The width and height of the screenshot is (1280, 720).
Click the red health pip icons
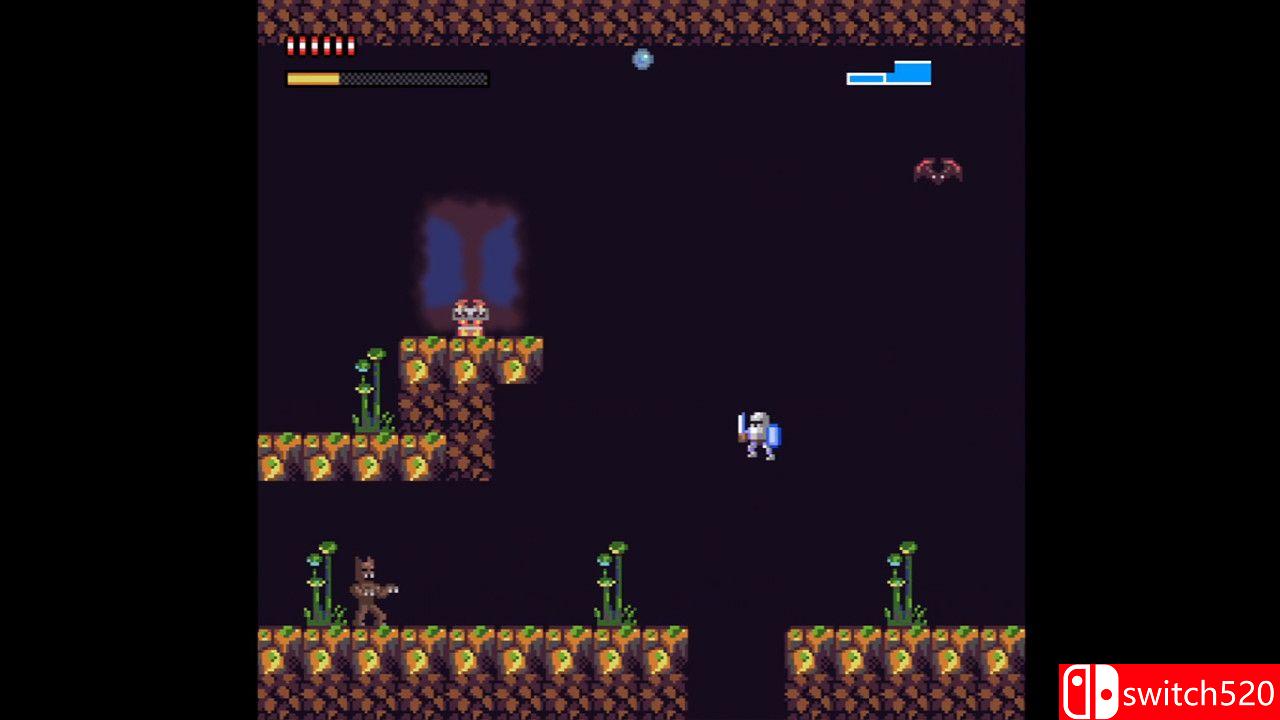point(320,45)
